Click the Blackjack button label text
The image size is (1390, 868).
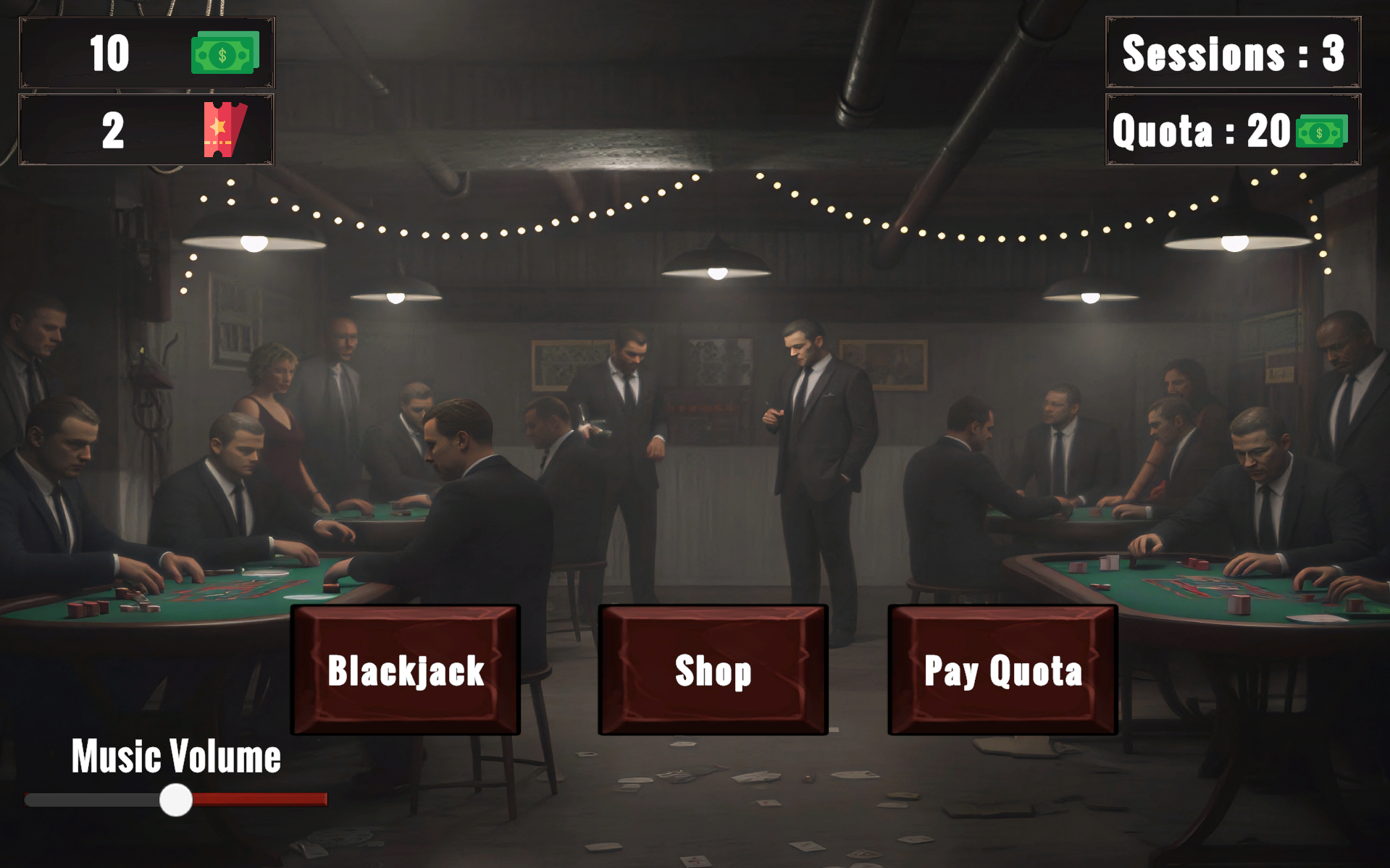coord(405,672)
